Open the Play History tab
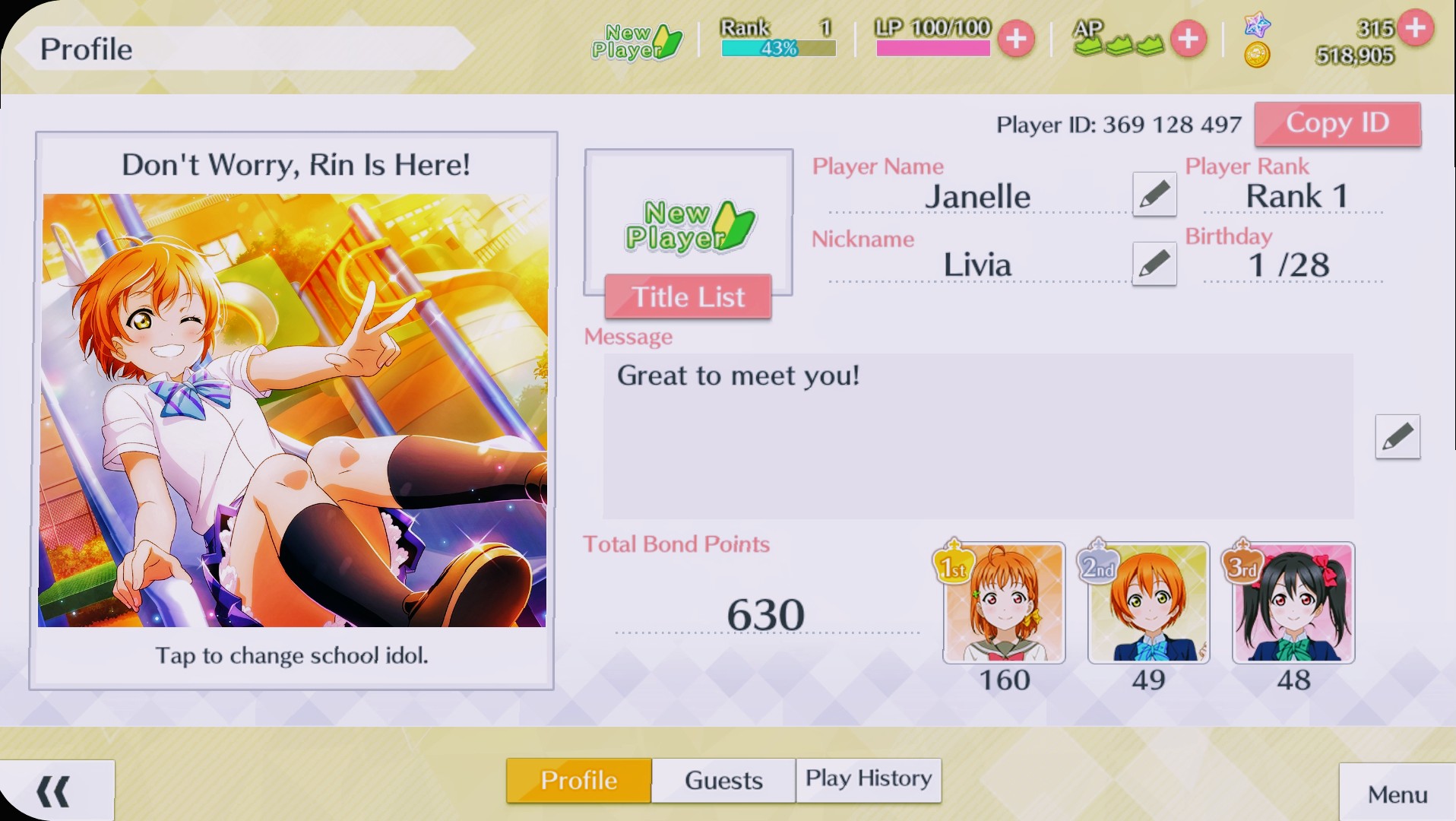Screen dimensions: 1456x821 click(x=868, y=779)
